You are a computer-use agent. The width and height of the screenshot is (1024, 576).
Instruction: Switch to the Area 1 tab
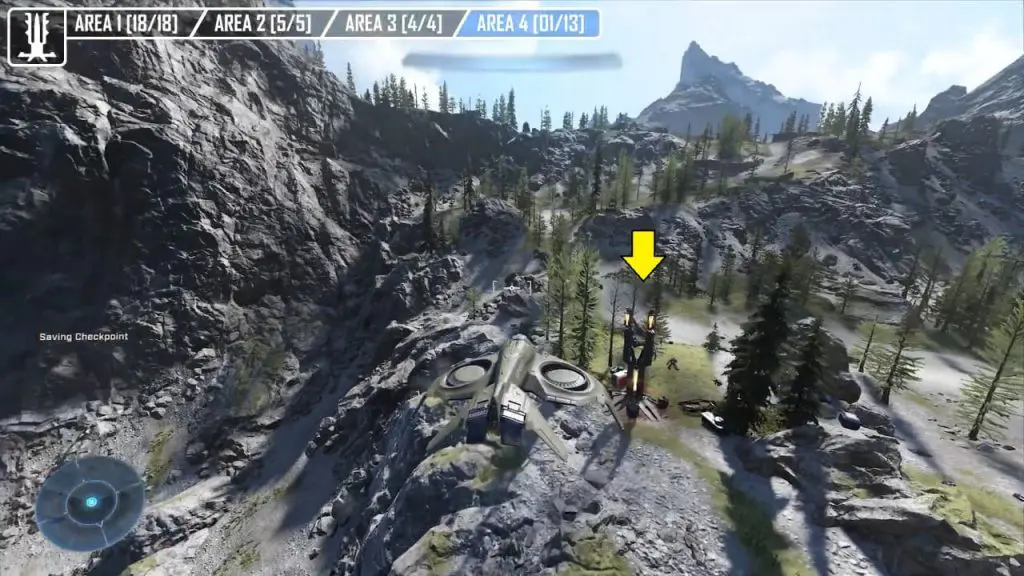(x=128, y=23)
